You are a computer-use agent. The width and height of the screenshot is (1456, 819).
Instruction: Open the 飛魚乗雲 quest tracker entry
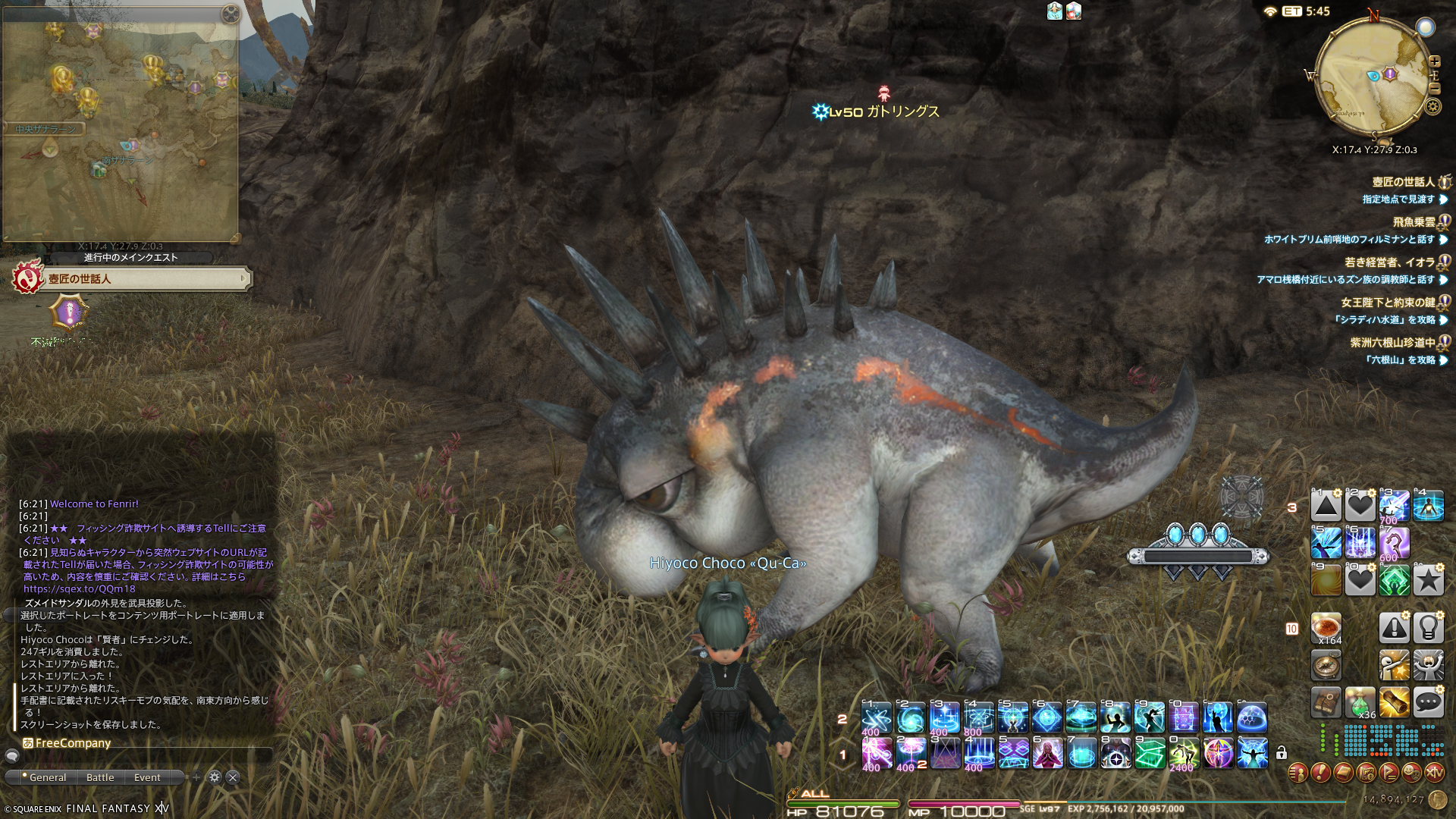tap(1414, 222)
